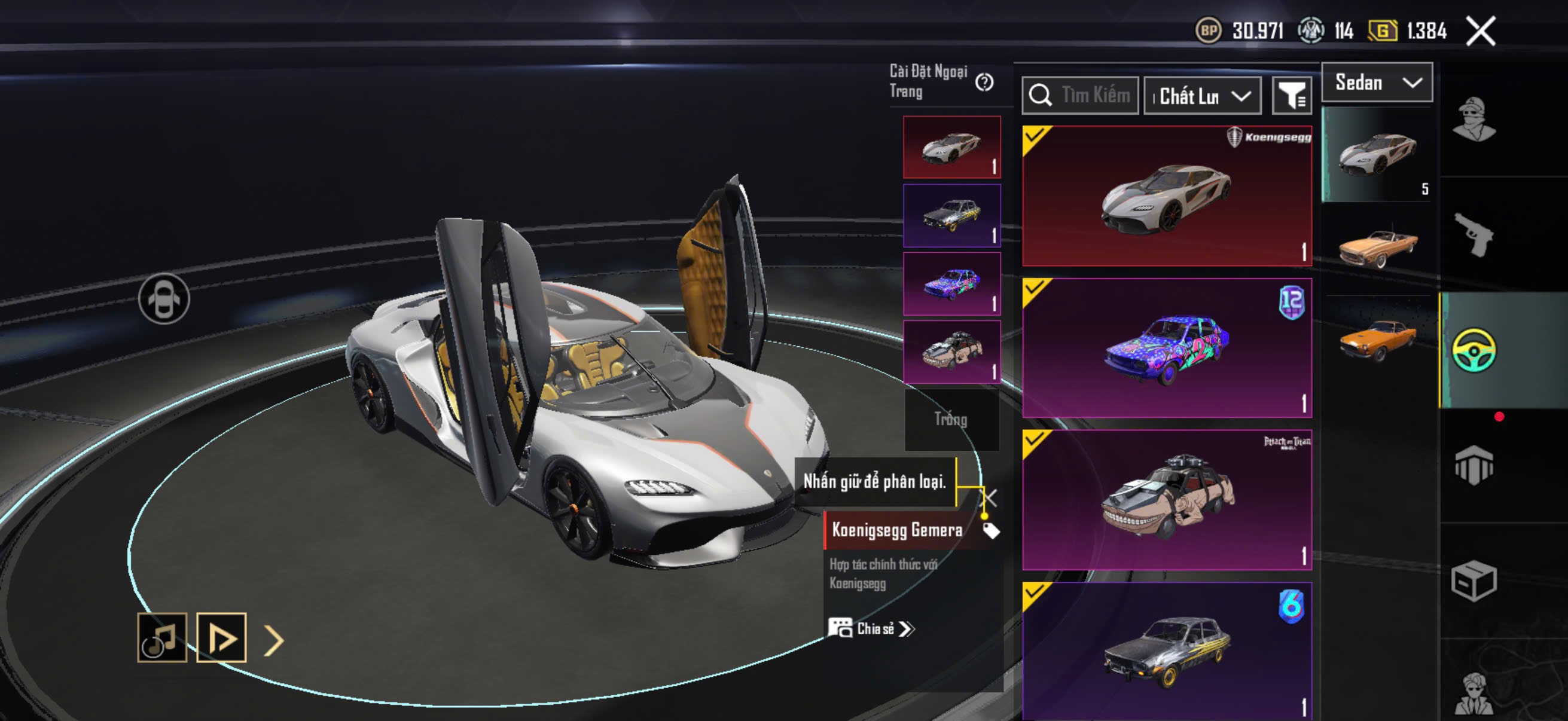This screenshot has height=721, width=1568.
Task: Click the tag icon beside Koenigsegg Gemera
Action: tap(991, 530)
